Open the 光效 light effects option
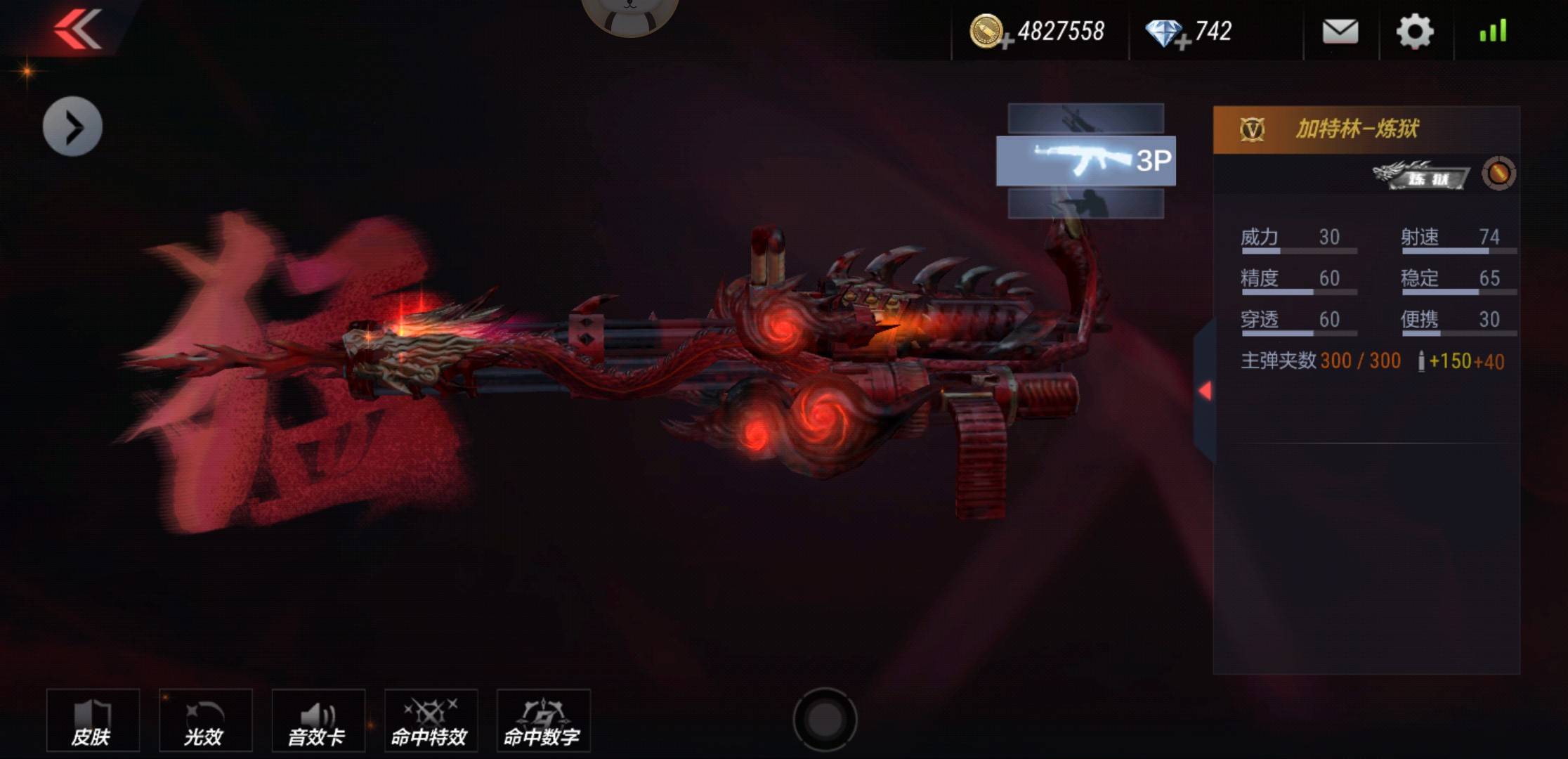Image resolution: width=1568 pixels, height=759 pixels. coord(205,721)
